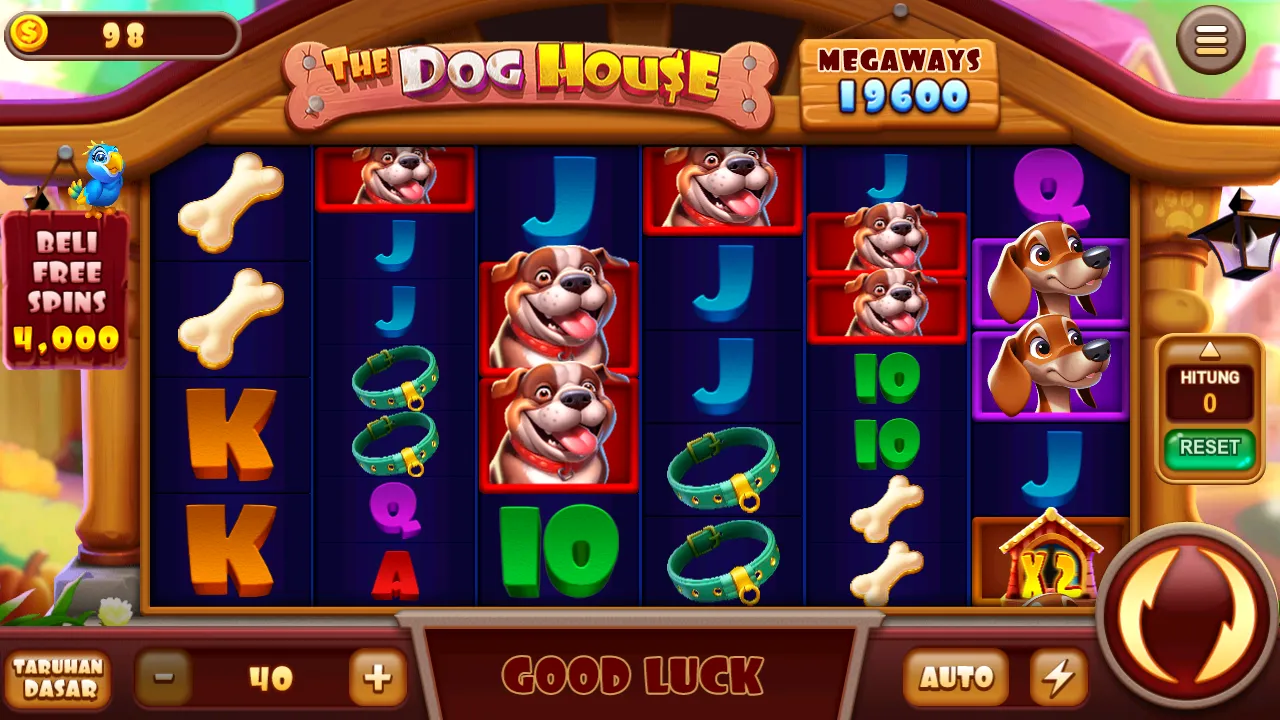Toggle the Hitung counter panel

1210,388
